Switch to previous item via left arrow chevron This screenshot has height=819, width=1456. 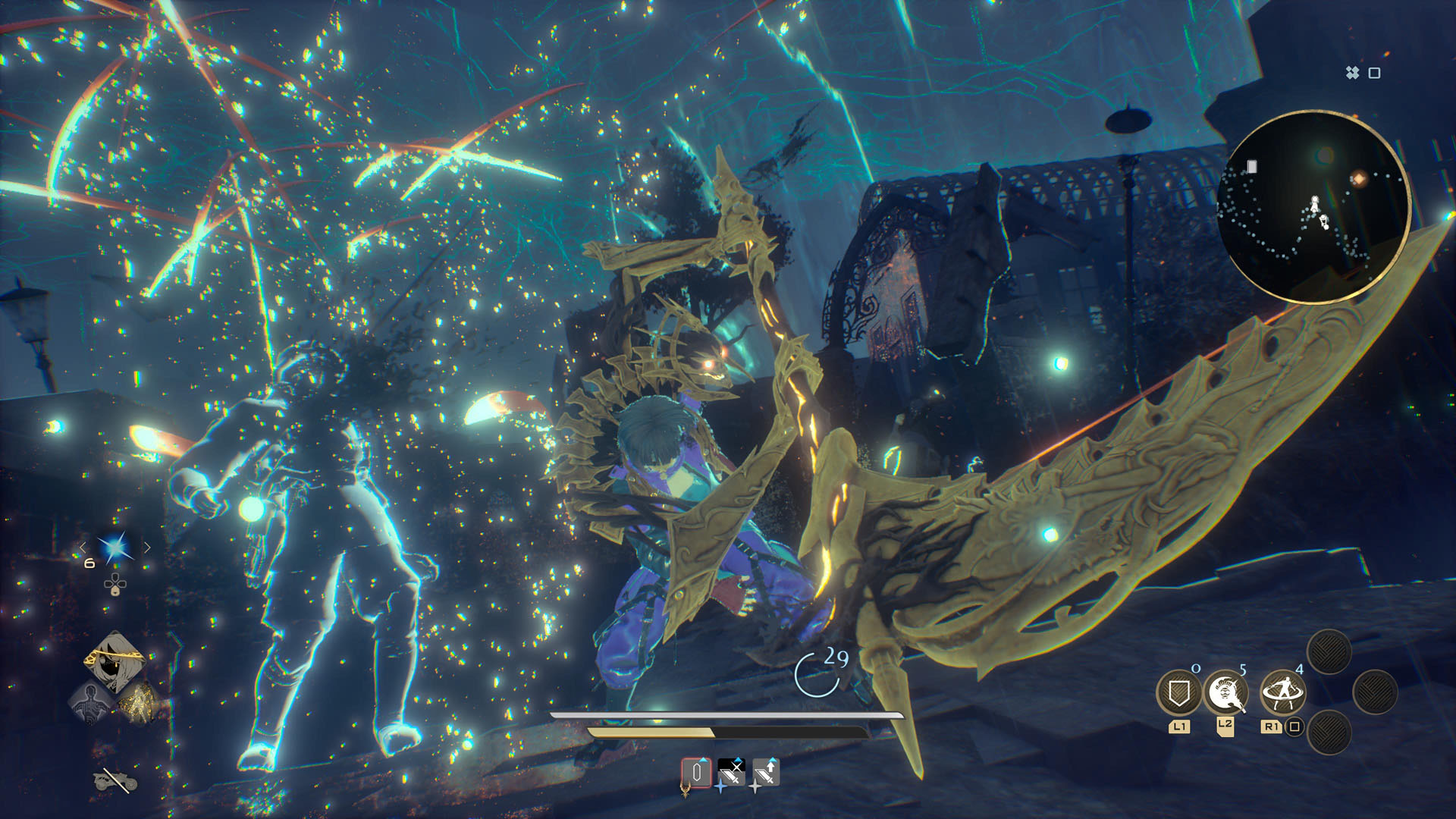tap(83, 547)
